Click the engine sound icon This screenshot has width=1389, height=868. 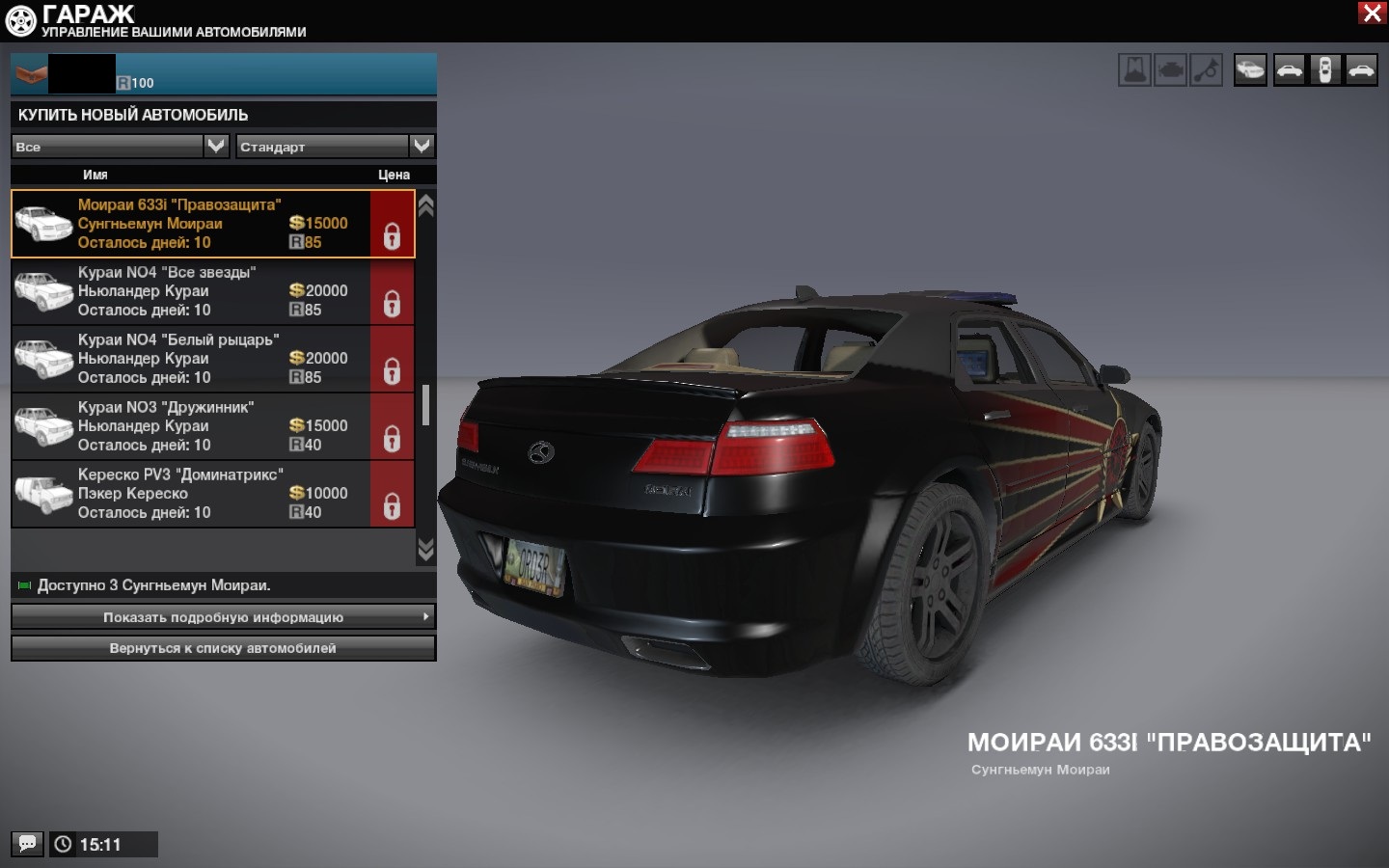(x=1171, y=70)
